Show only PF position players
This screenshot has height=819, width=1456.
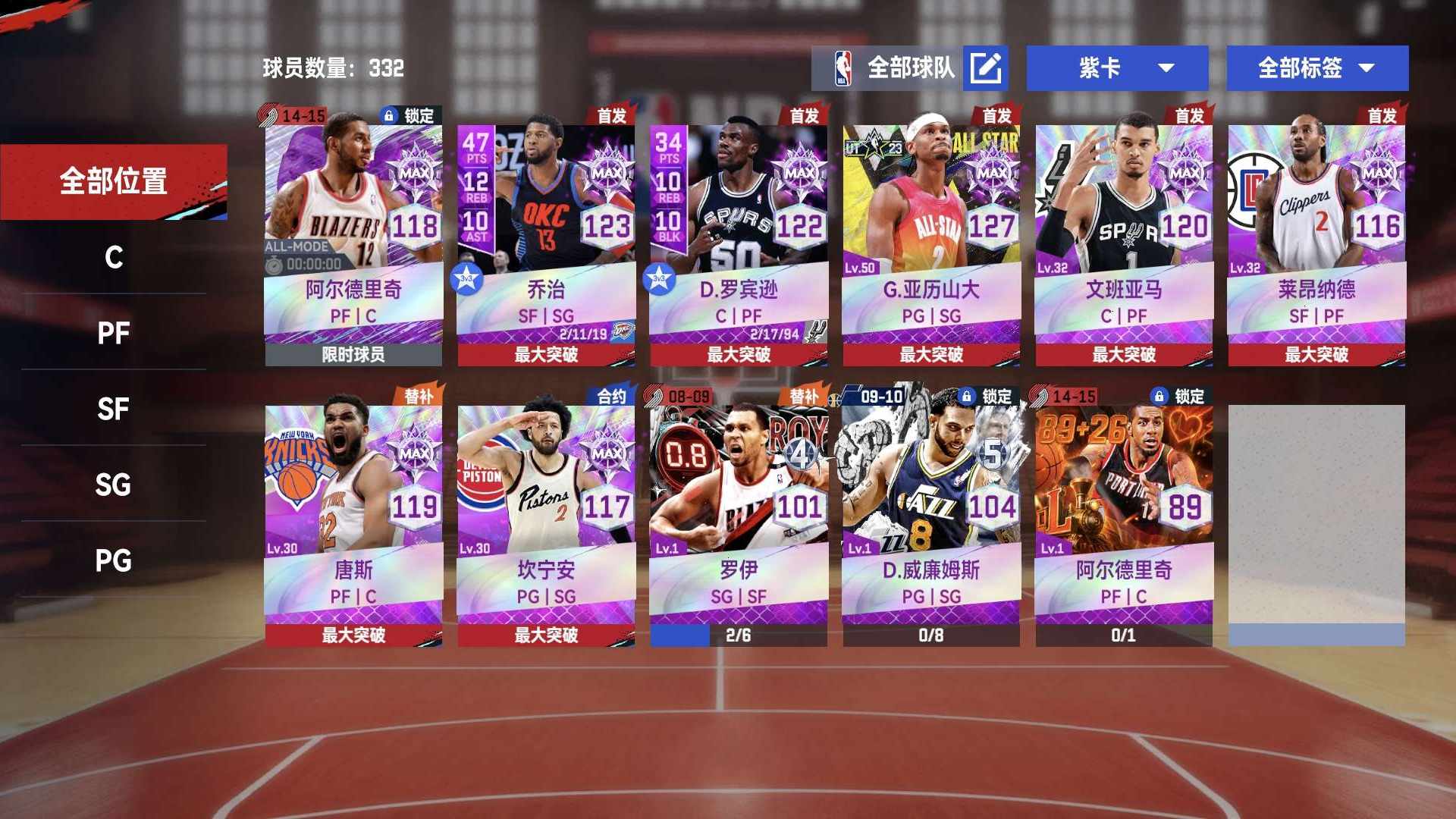(x=114, y=333)
